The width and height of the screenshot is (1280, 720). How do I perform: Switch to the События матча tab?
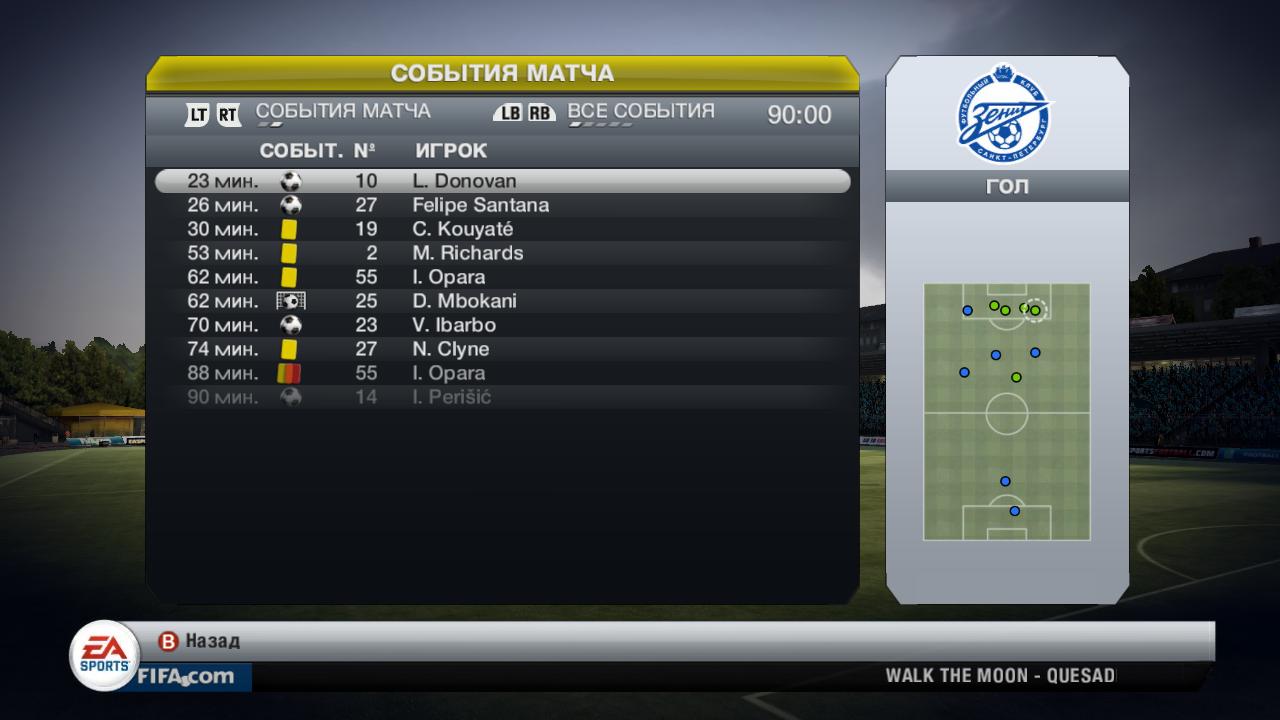click(343, 111)
